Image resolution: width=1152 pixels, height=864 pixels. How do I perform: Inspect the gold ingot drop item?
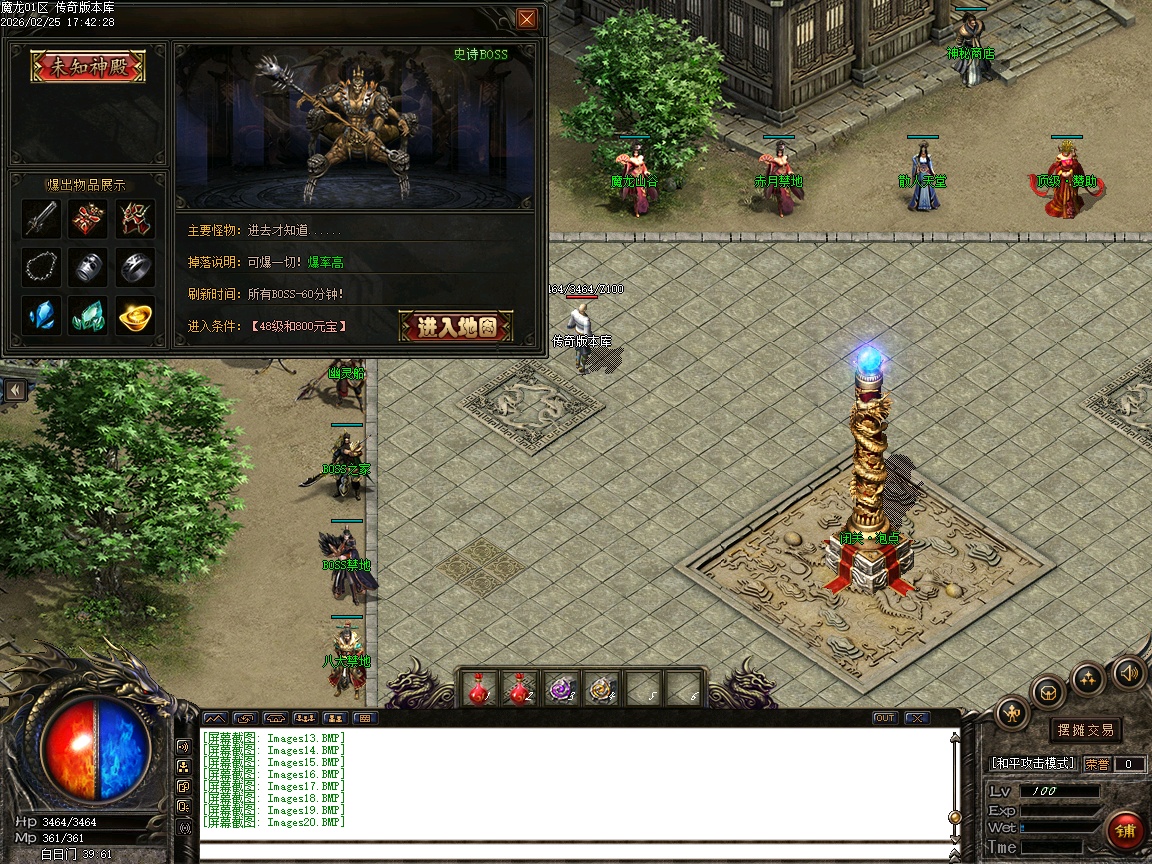(135, 316)
